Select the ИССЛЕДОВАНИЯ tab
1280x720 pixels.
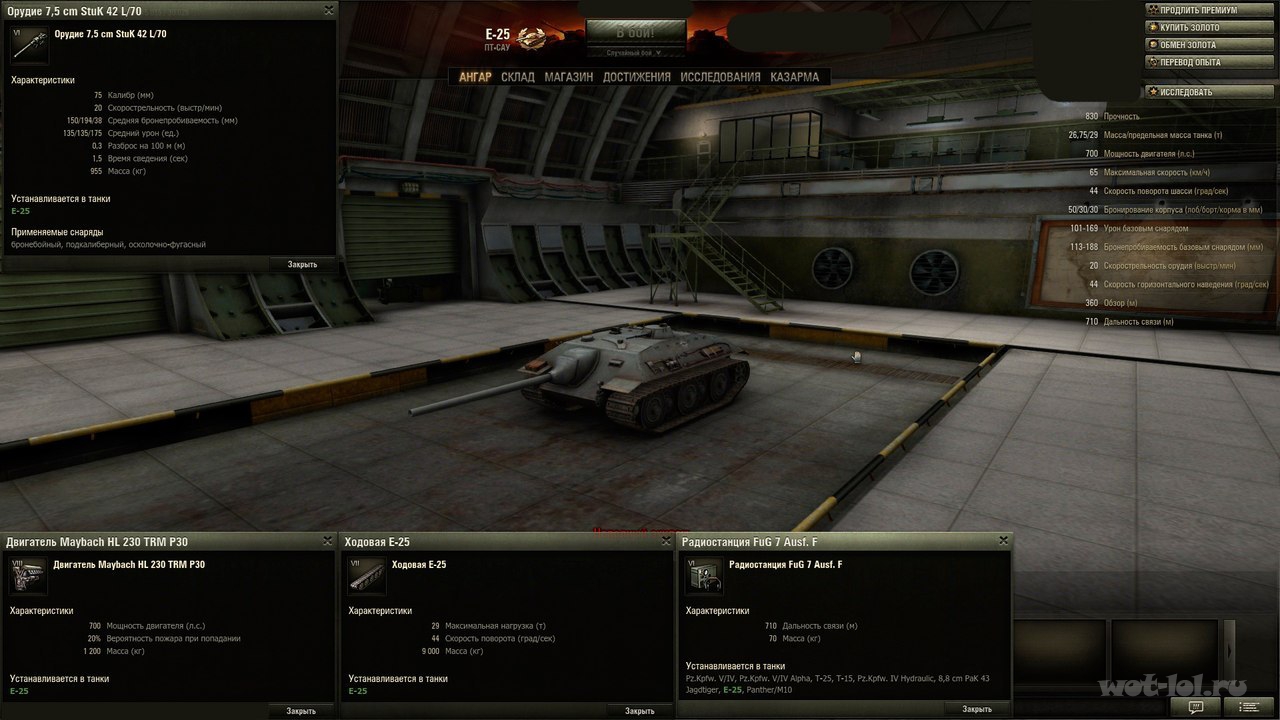(x=720, y=77)
